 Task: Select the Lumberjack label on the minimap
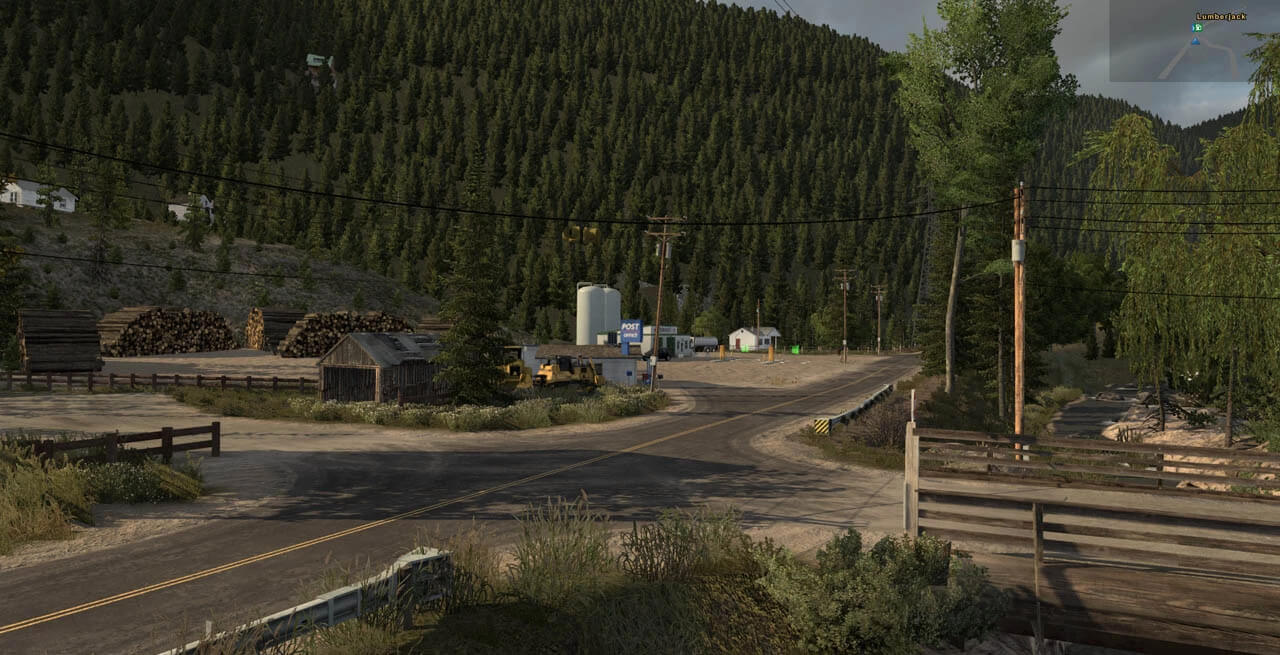click(1220, 16)
